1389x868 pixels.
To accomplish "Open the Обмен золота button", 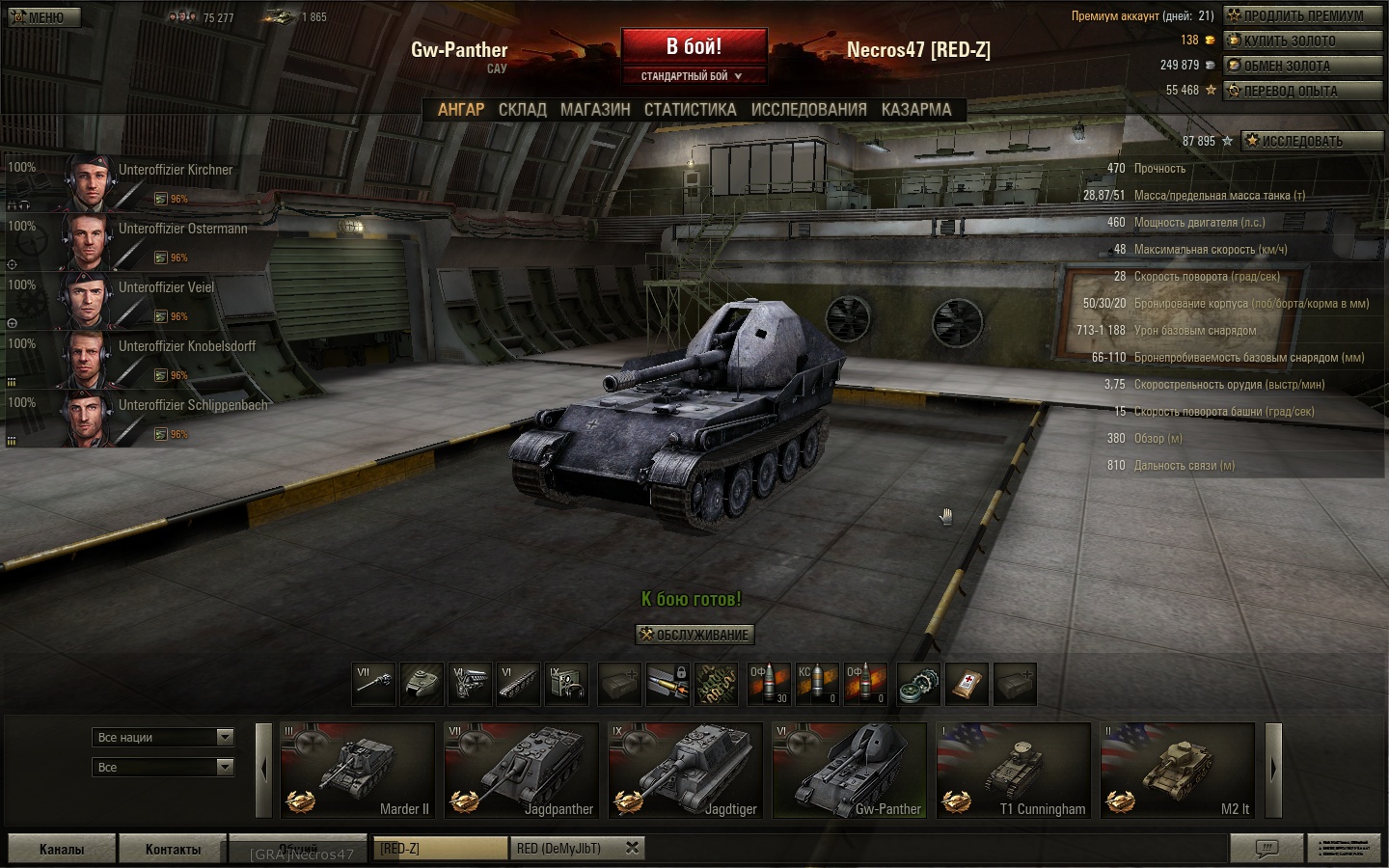I will 1302,66.
